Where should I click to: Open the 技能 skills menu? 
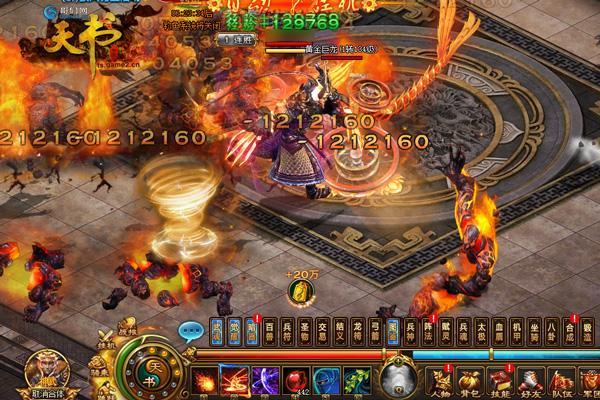point(498,381)
